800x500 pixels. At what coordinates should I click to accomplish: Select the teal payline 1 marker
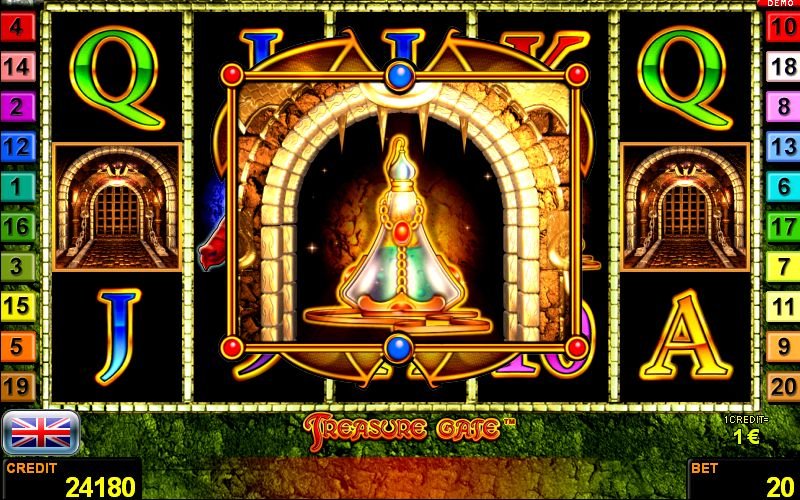17,186
